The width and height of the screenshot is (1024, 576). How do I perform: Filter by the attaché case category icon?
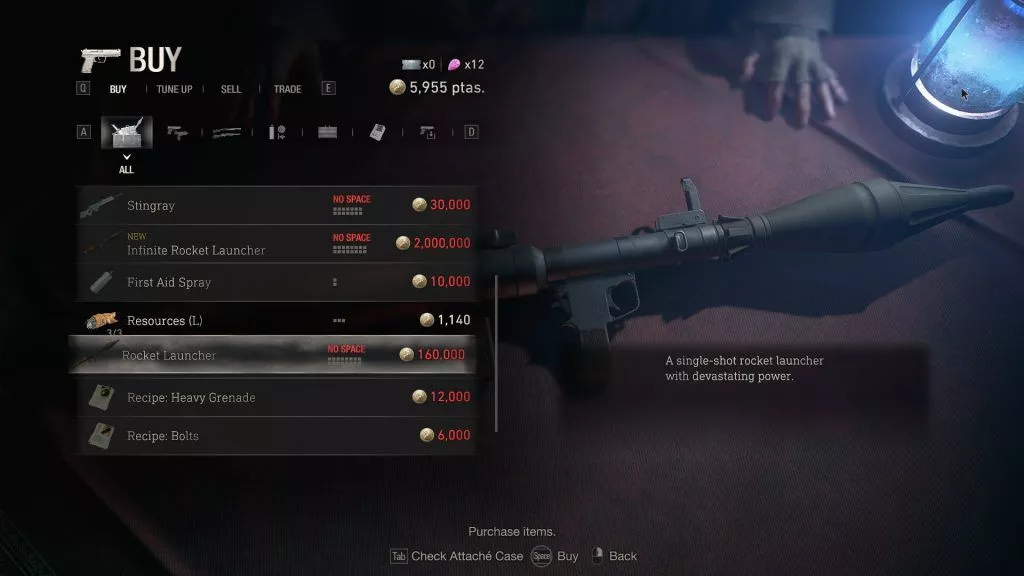tap(327, 132)
